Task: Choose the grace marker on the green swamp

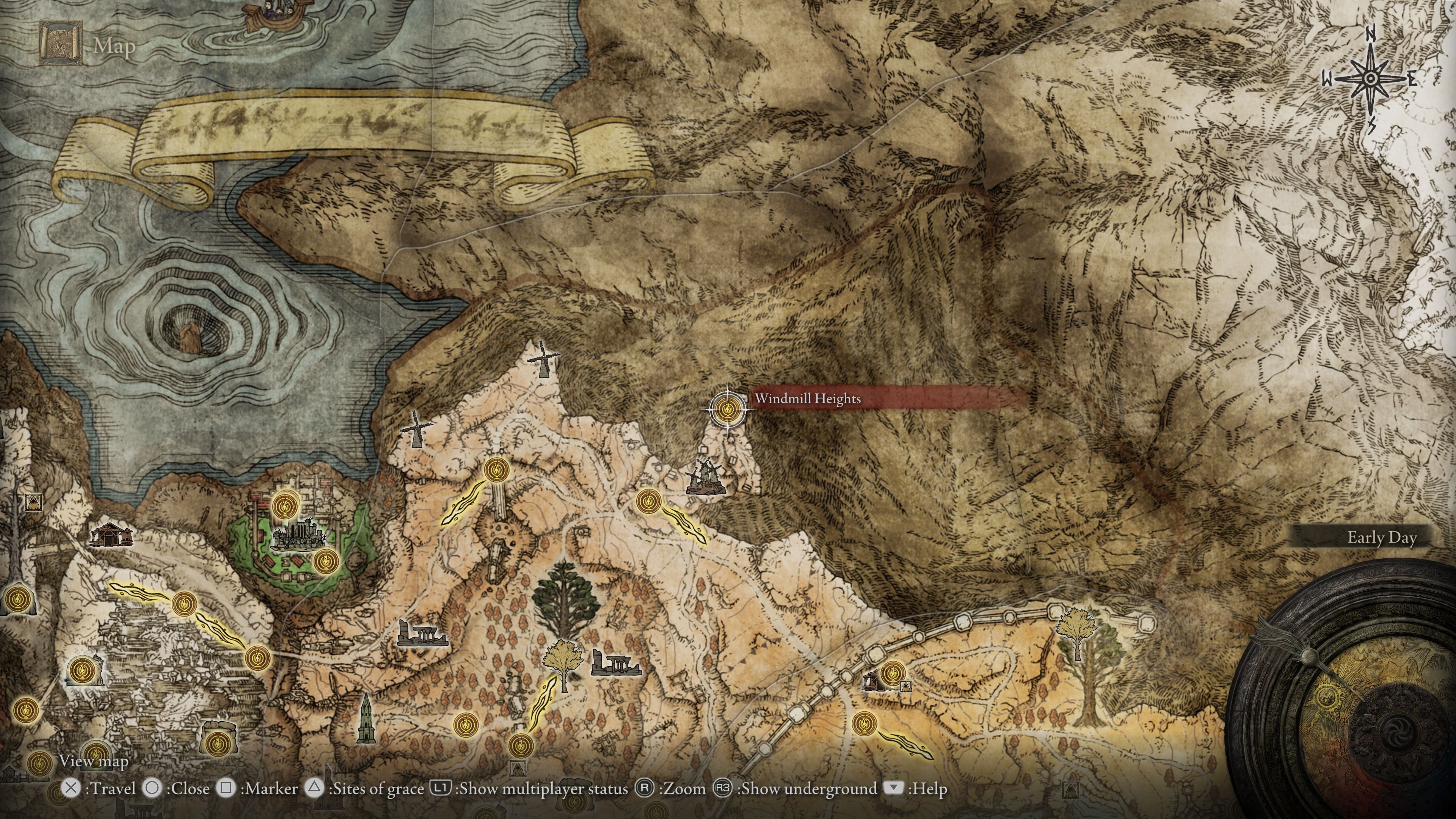Action: tap(326, 561)
